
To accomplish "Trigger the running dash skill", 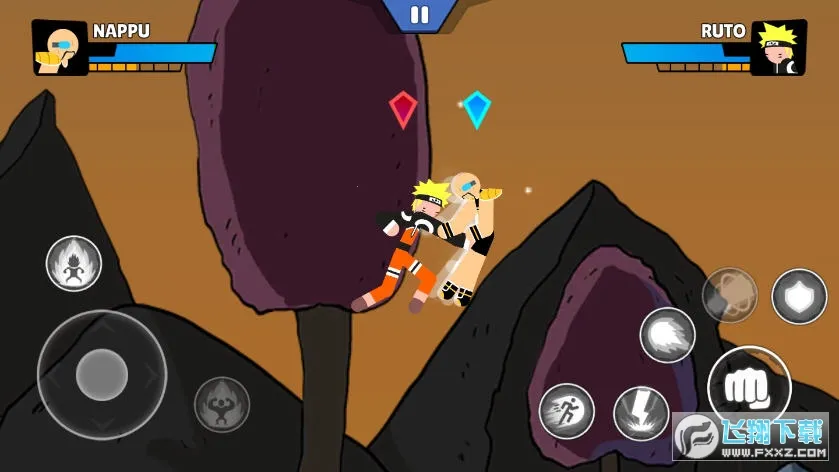I will coord(567,411).
